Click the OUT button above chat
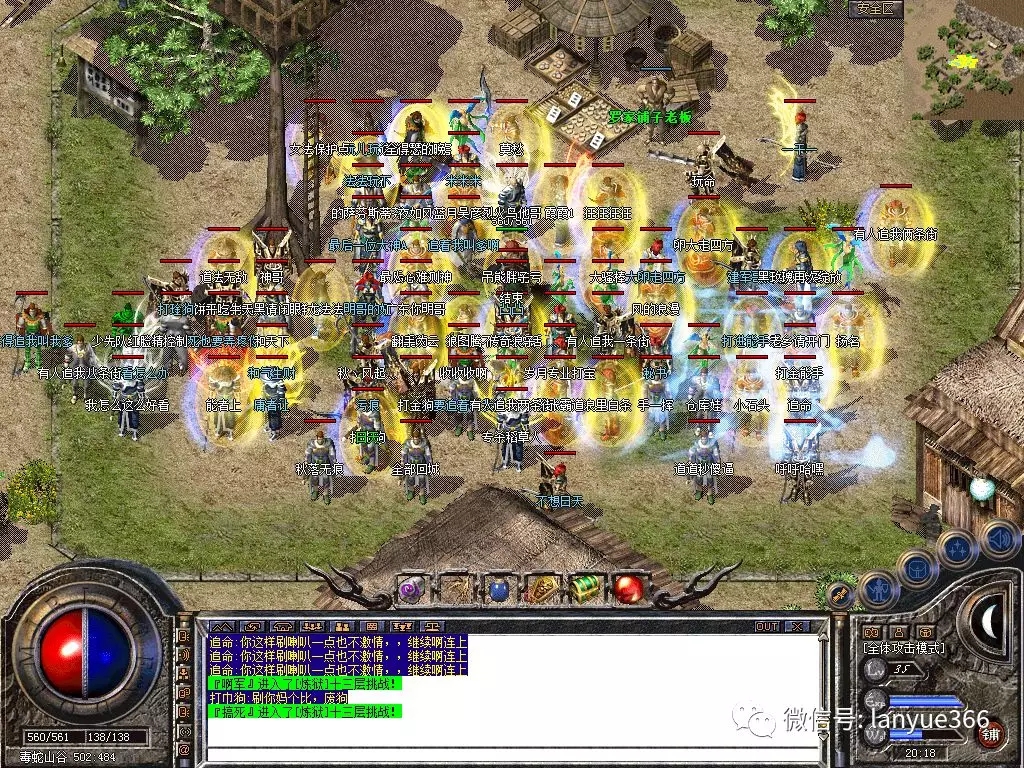 (767, 627)
